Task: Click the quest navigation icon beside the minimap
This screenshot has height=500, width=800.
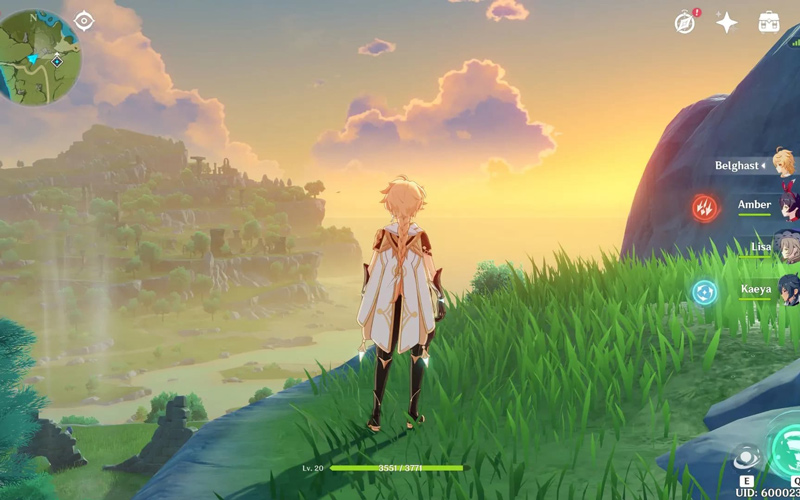Action: [85, 20]
